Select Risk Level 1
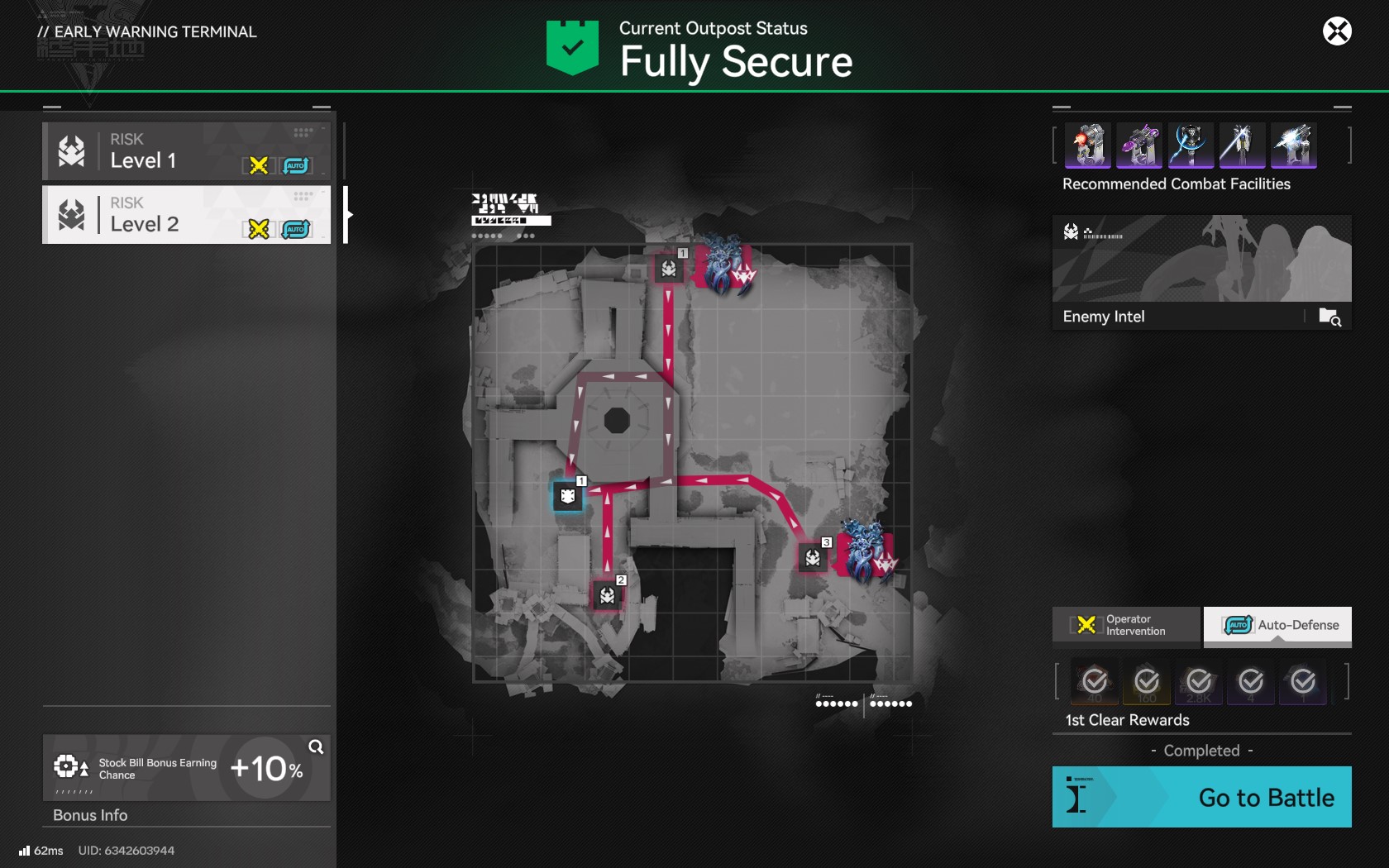 click(x=187, y=151)
